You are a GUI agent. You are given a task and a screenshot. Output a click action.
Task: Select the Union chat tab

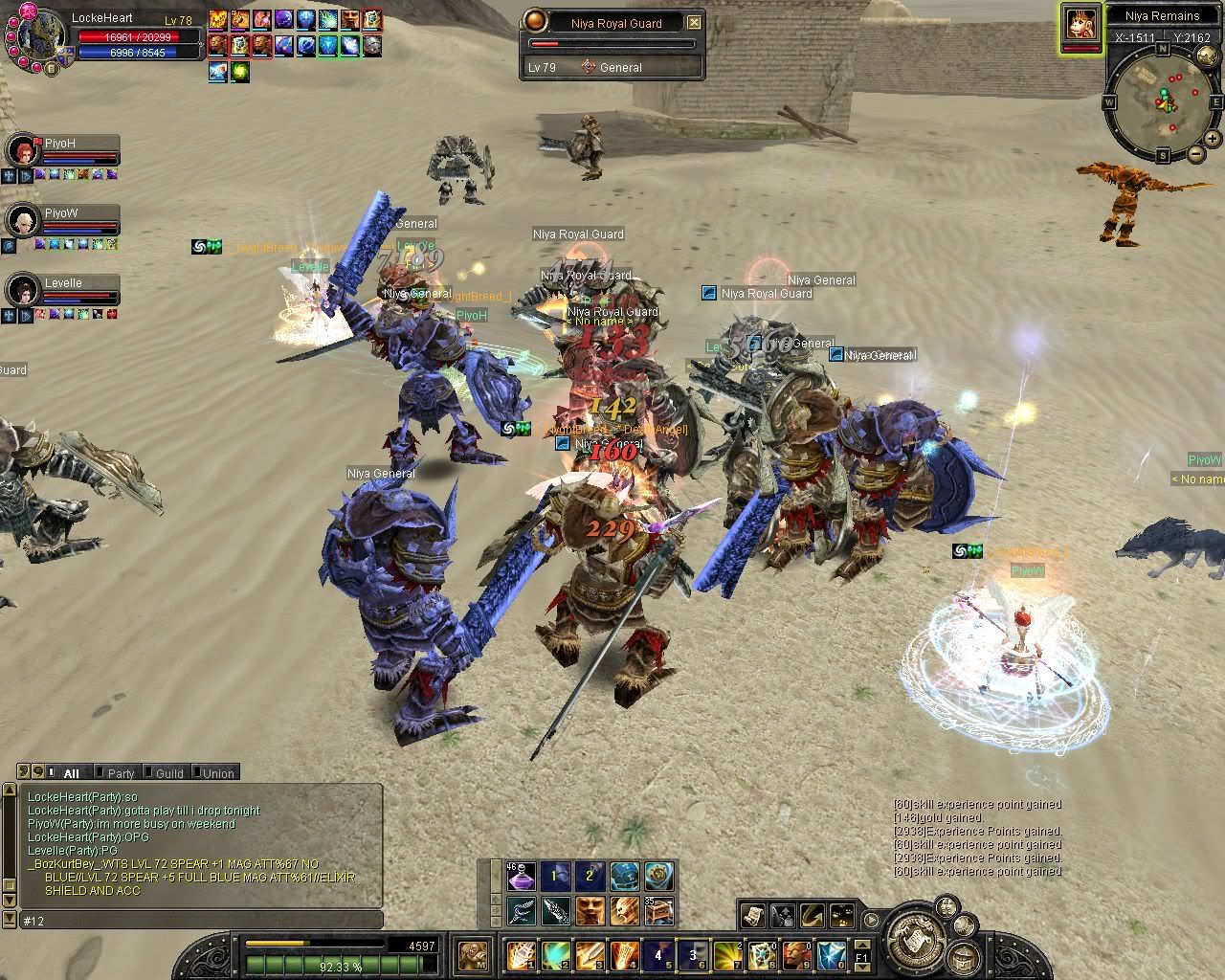click(217, 772)
